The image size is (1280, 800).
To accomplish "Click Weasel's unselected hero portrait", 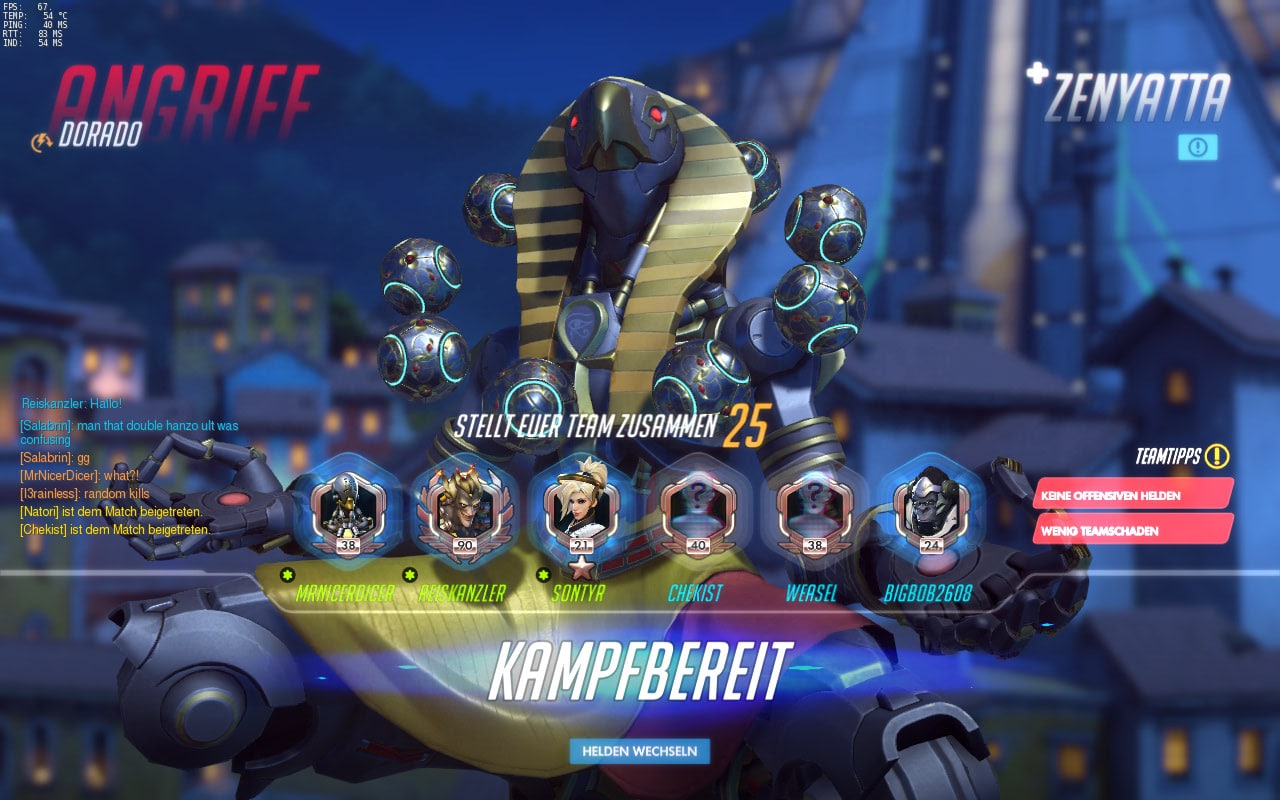I will [x=814, y=510].
